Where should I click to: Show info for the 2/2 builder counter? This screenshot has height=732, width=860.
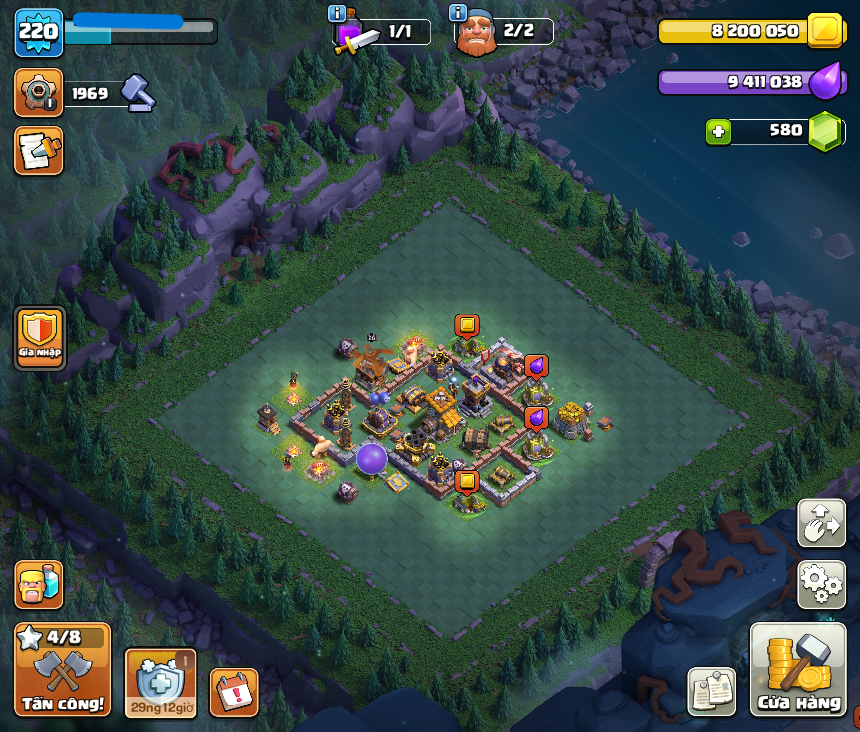[x=458, y=13]
